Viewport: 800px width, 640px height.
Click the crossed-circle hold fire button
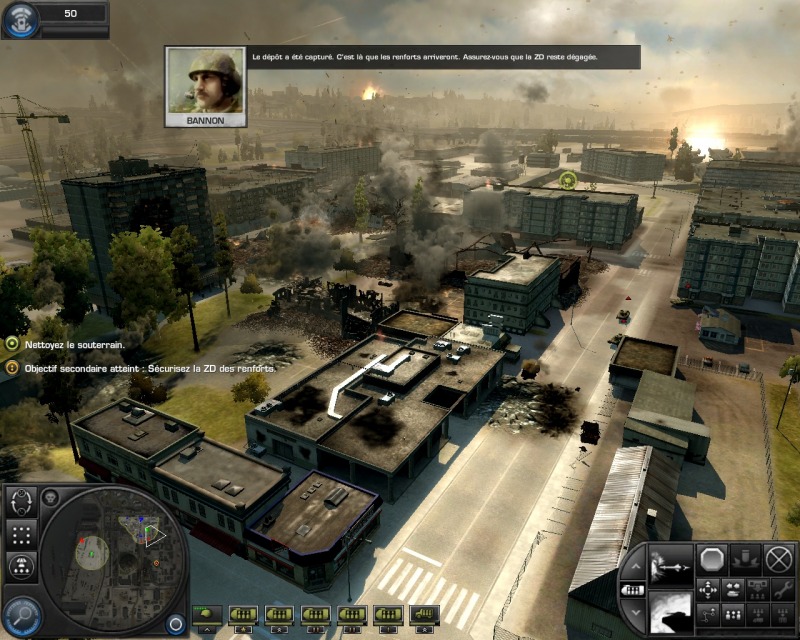(778, 559)
